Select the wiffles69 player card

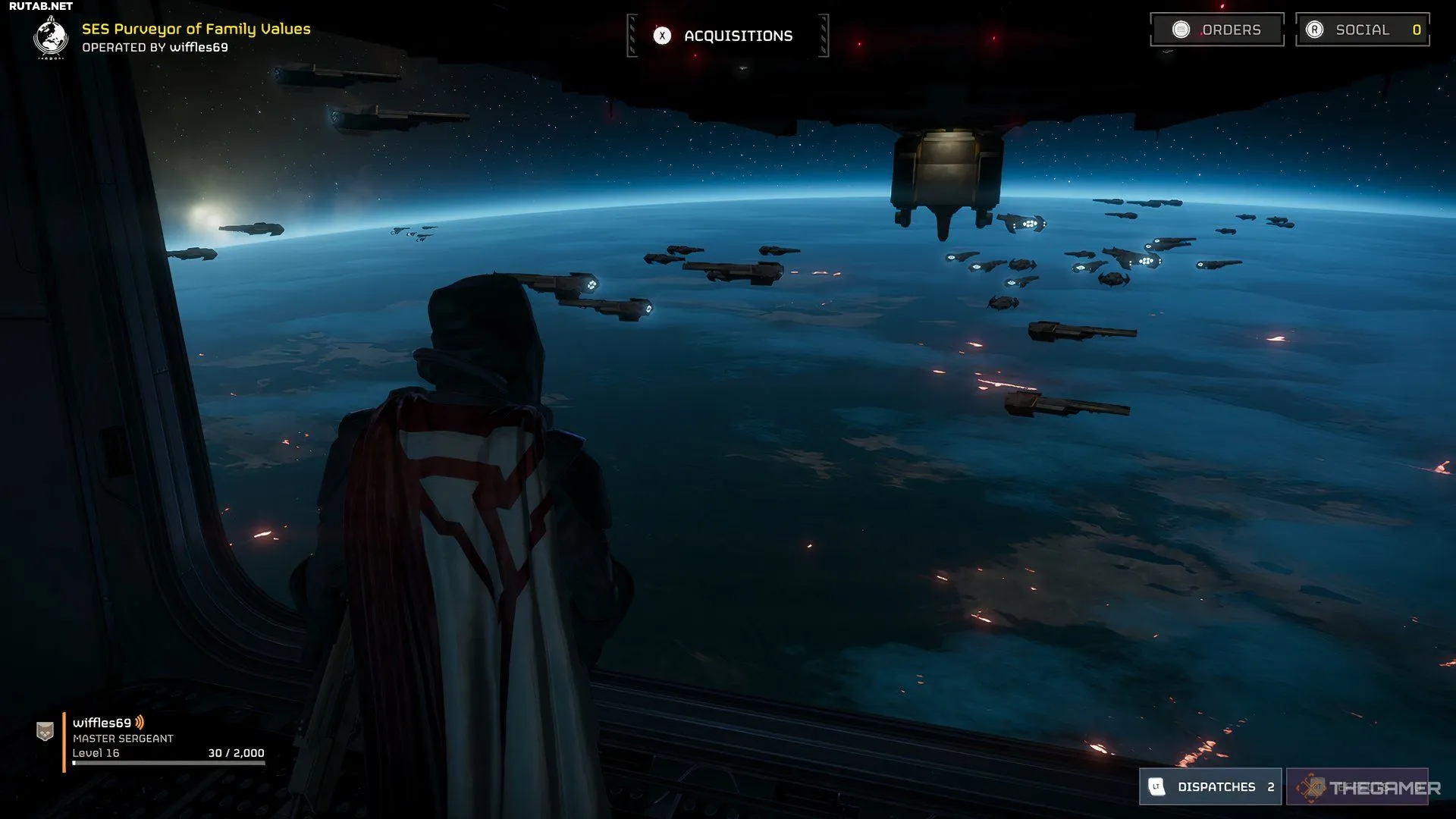click(x=152, y=739)
